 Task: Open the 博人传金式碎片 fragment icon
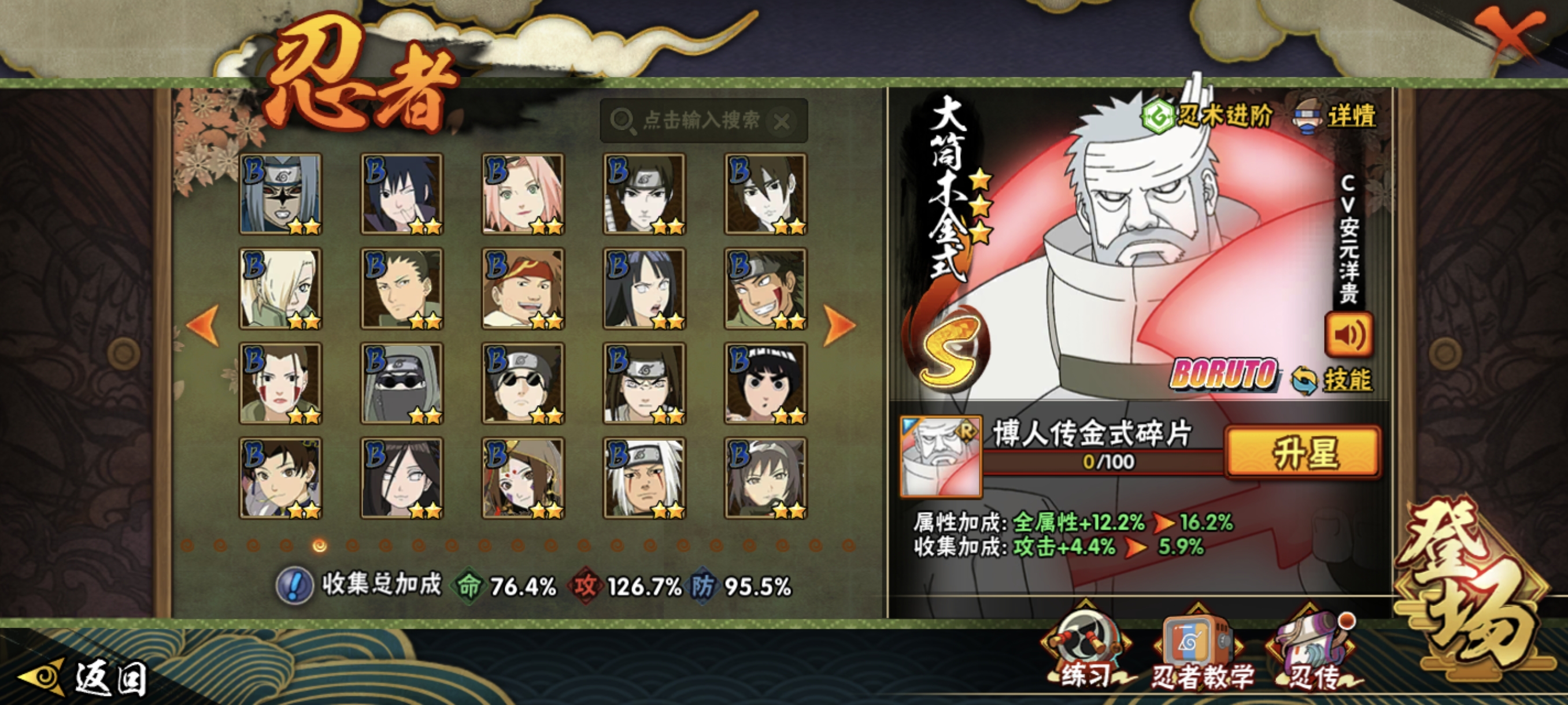coord(941,456)
